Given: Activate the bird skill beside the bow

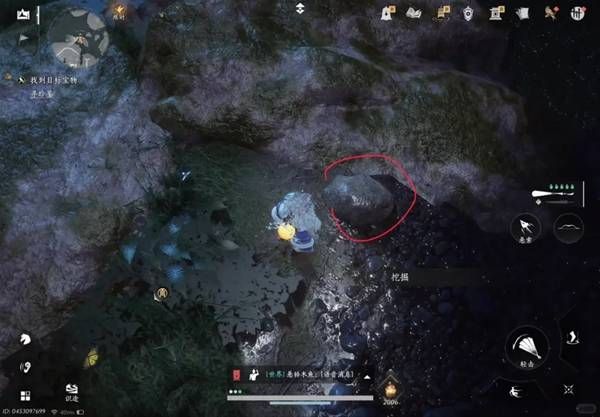Looking at the screenshot, I should pyautogui.click(x=526, y=227).
